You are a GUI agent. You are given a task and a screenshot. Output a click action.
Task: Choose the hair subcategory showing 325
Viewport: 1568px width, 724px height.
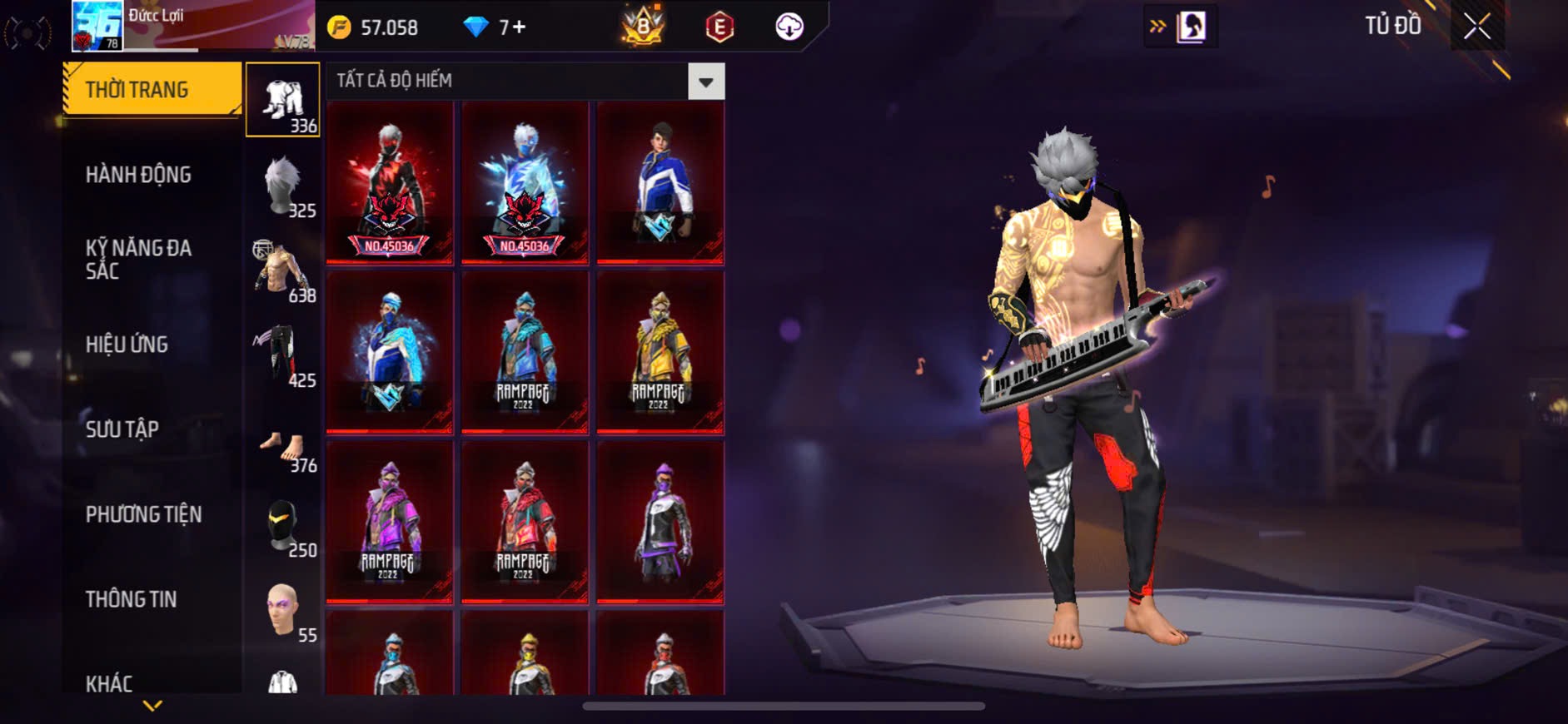coord(283,186)
